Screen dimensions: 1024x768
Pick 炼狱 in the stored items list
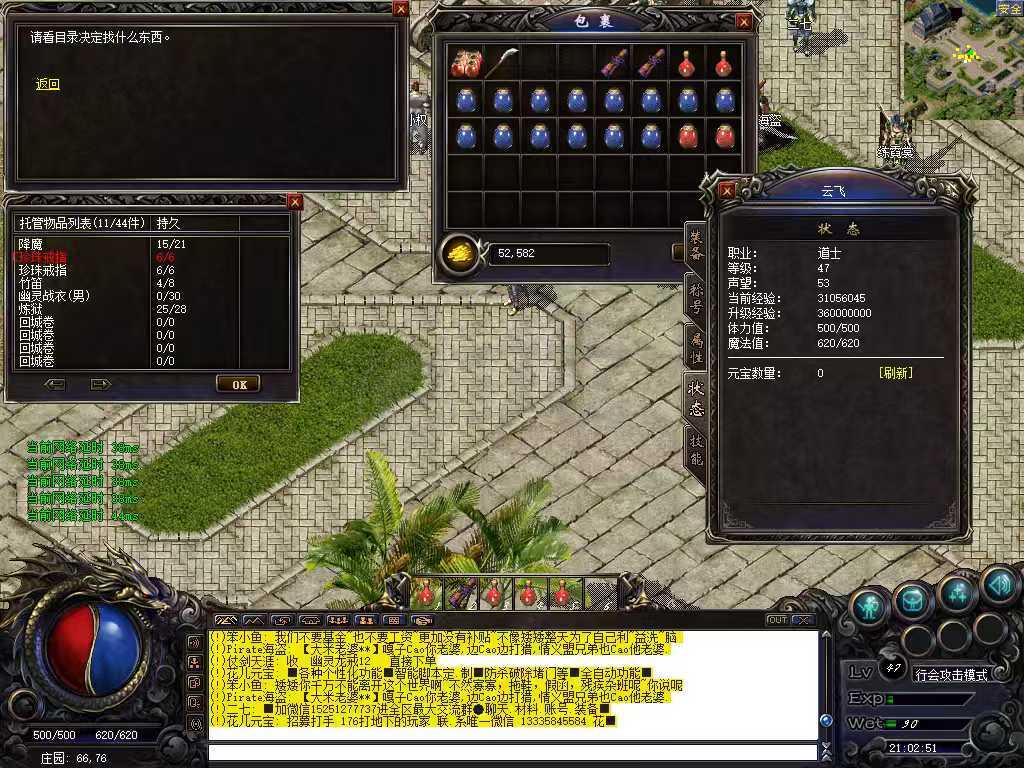[x=31, y=309]
